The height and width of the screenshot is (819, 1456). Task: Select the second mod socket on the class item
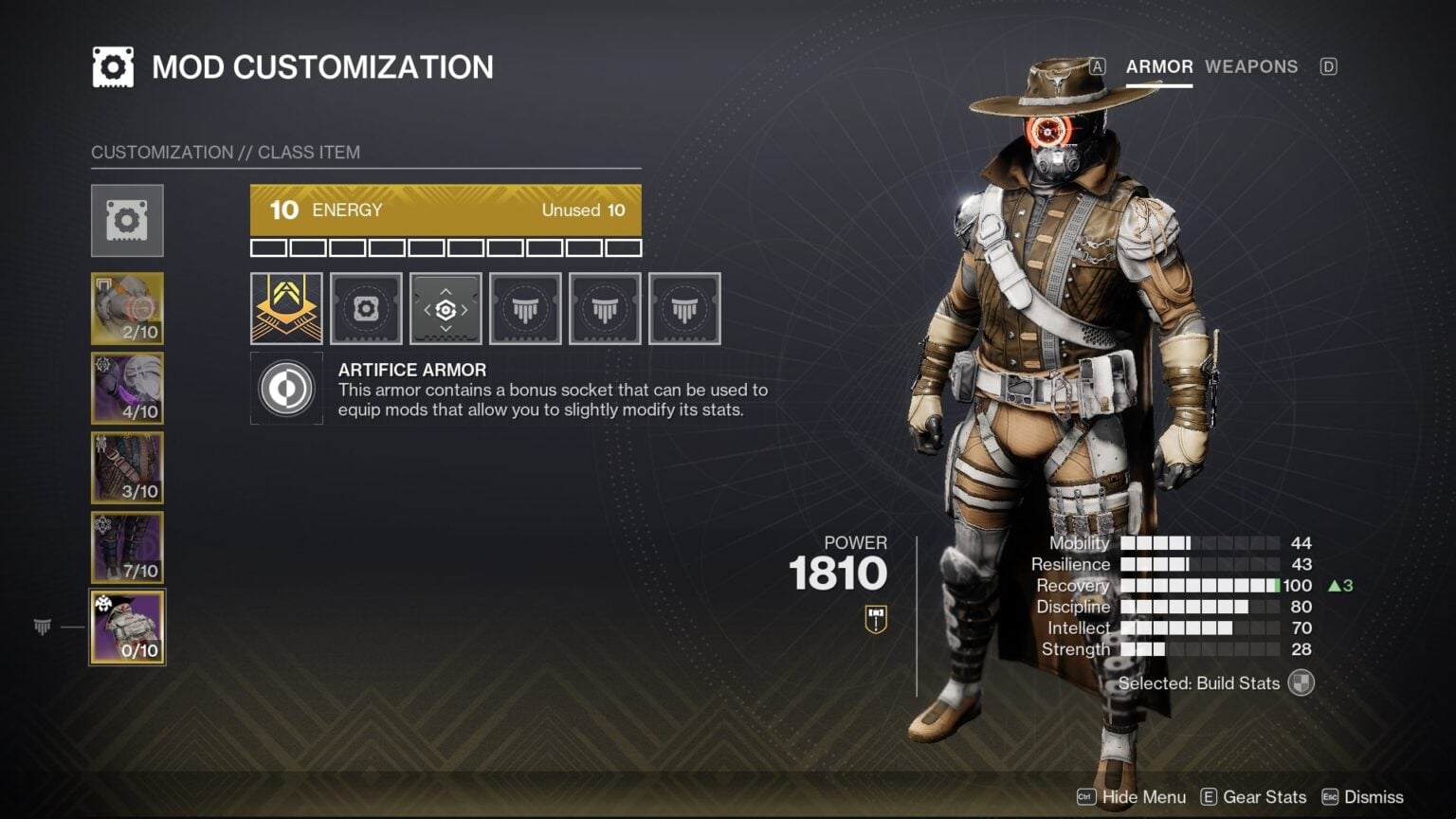pos(366,309)
